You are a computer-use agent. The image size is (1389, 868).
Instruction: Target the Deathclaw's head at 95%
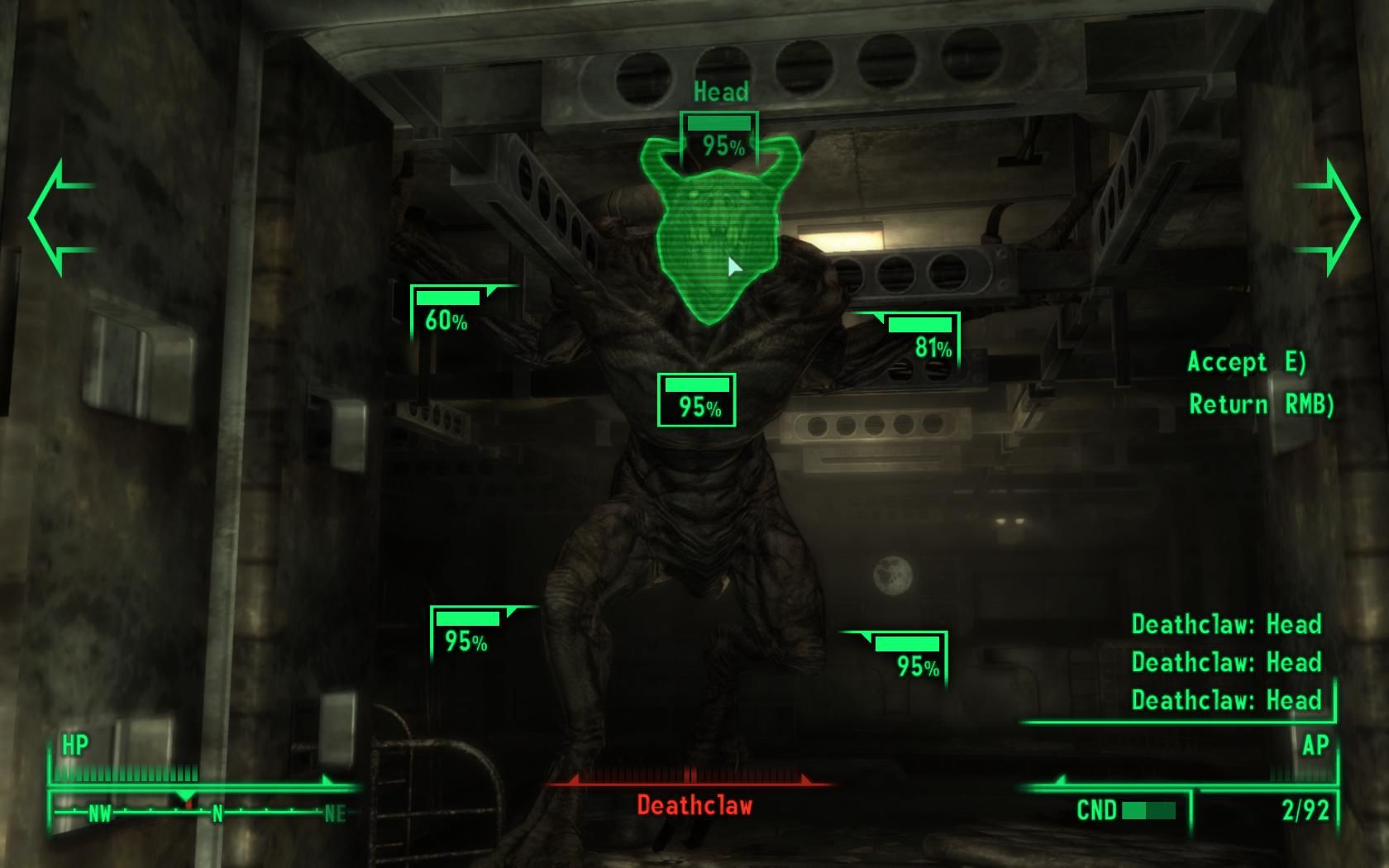[x=718, y=137]
